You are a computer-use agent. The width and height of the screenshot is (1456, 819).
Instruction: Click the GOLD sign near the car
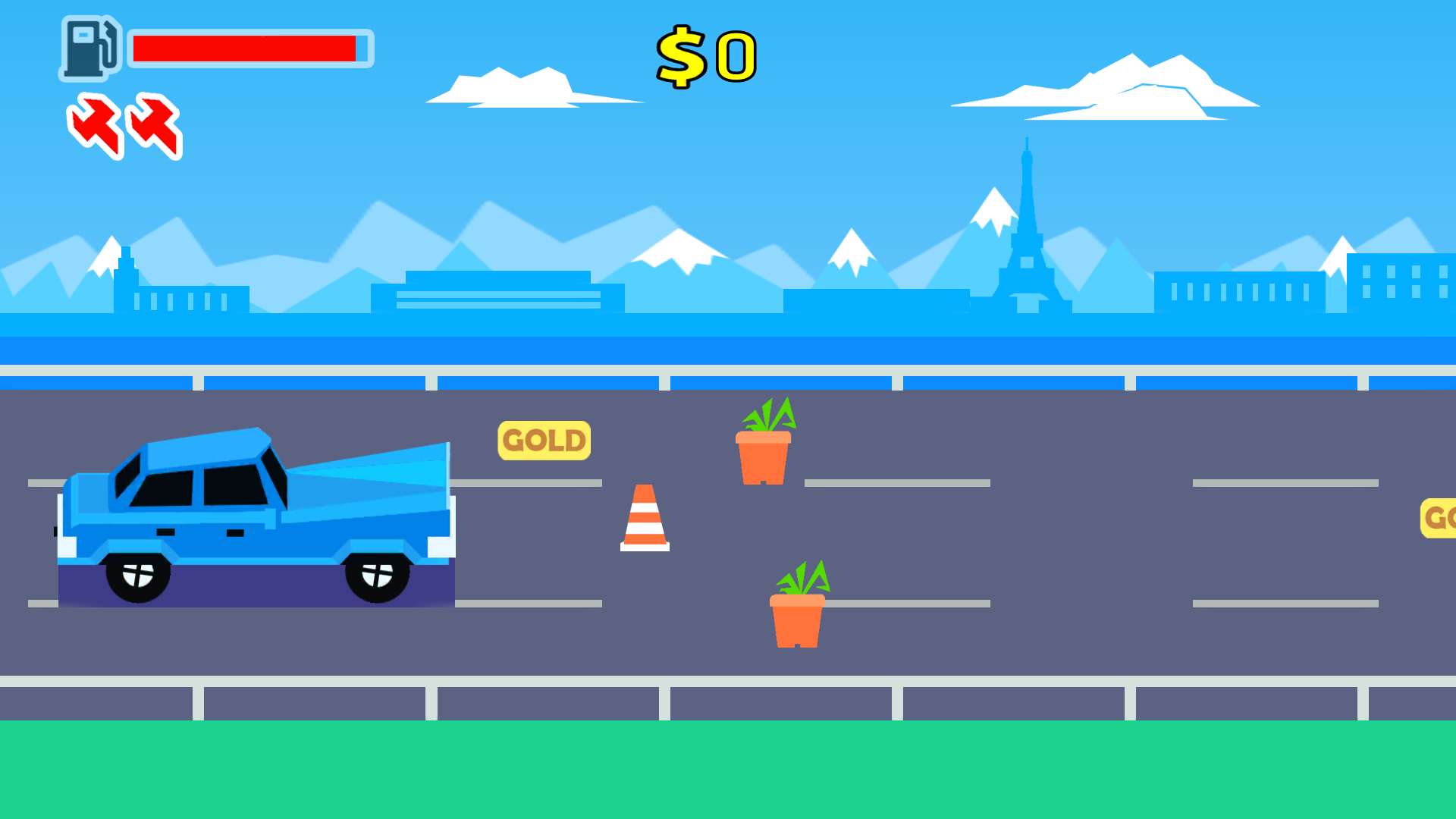pyautogui.click(x=543, y=440)
